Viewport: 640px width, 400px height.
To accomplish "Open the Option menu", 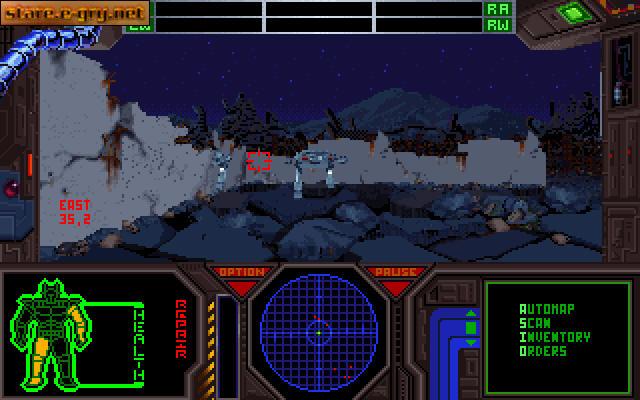I will (x=241, y=272).
